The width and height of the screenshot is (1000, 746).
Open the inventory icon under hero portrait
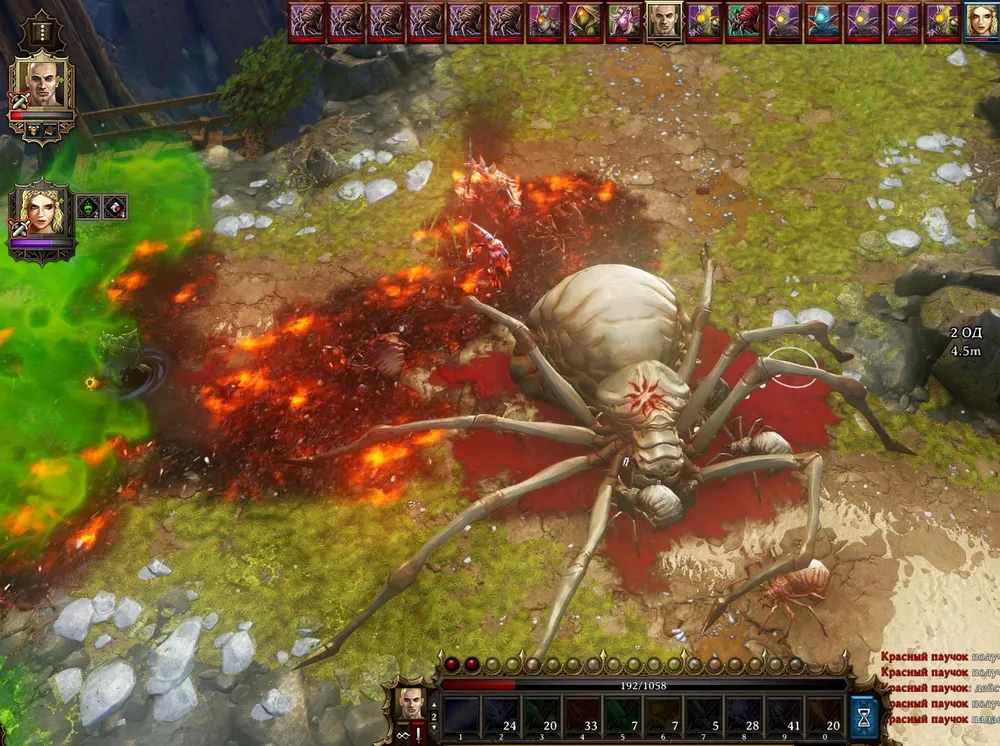point(33,130)
